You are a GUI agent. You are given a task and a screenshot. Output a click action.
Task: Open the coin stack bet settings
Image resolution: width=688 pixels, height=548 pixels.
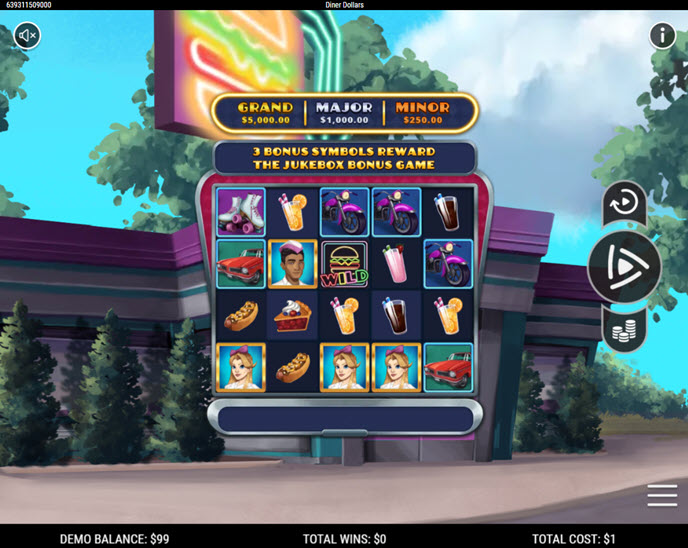pyautogui.click(x=624, y=329)
